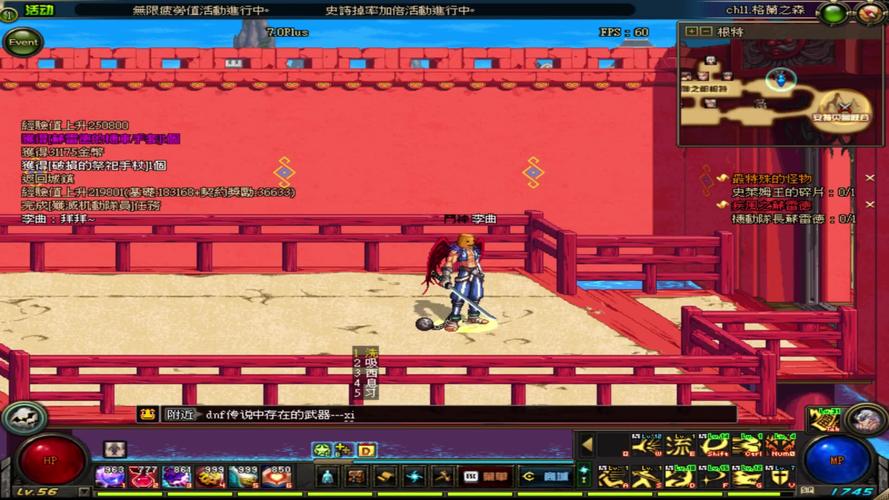Image resolution: width=889 pixels, height=500 pixels.
Task: Click the 活动 activity label
Action: pyautogui.click(x=39, y=9)
